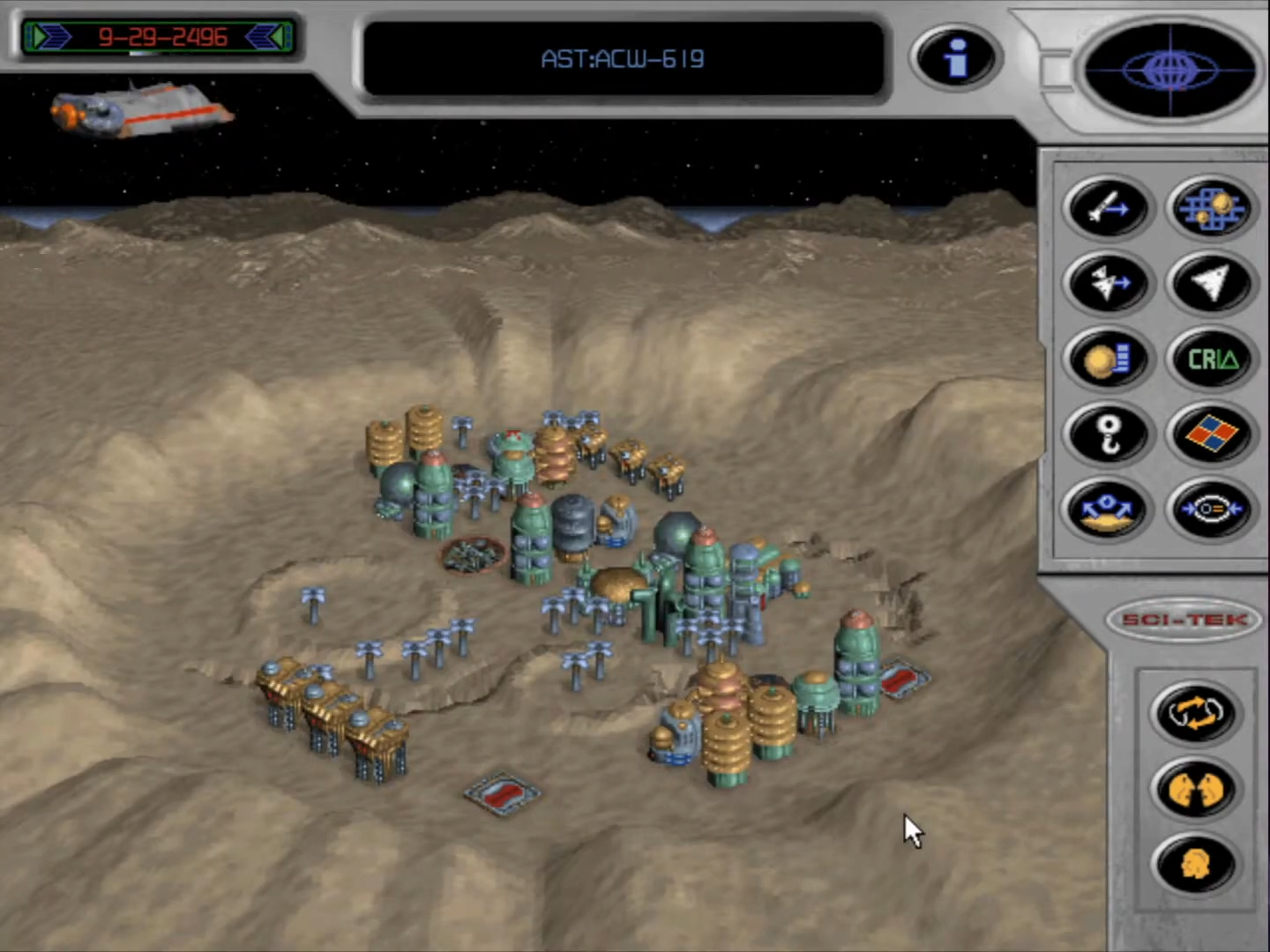Select the white triangular ship icon
Screen dimensions: 1270x952
click(x=1211, y=284)
